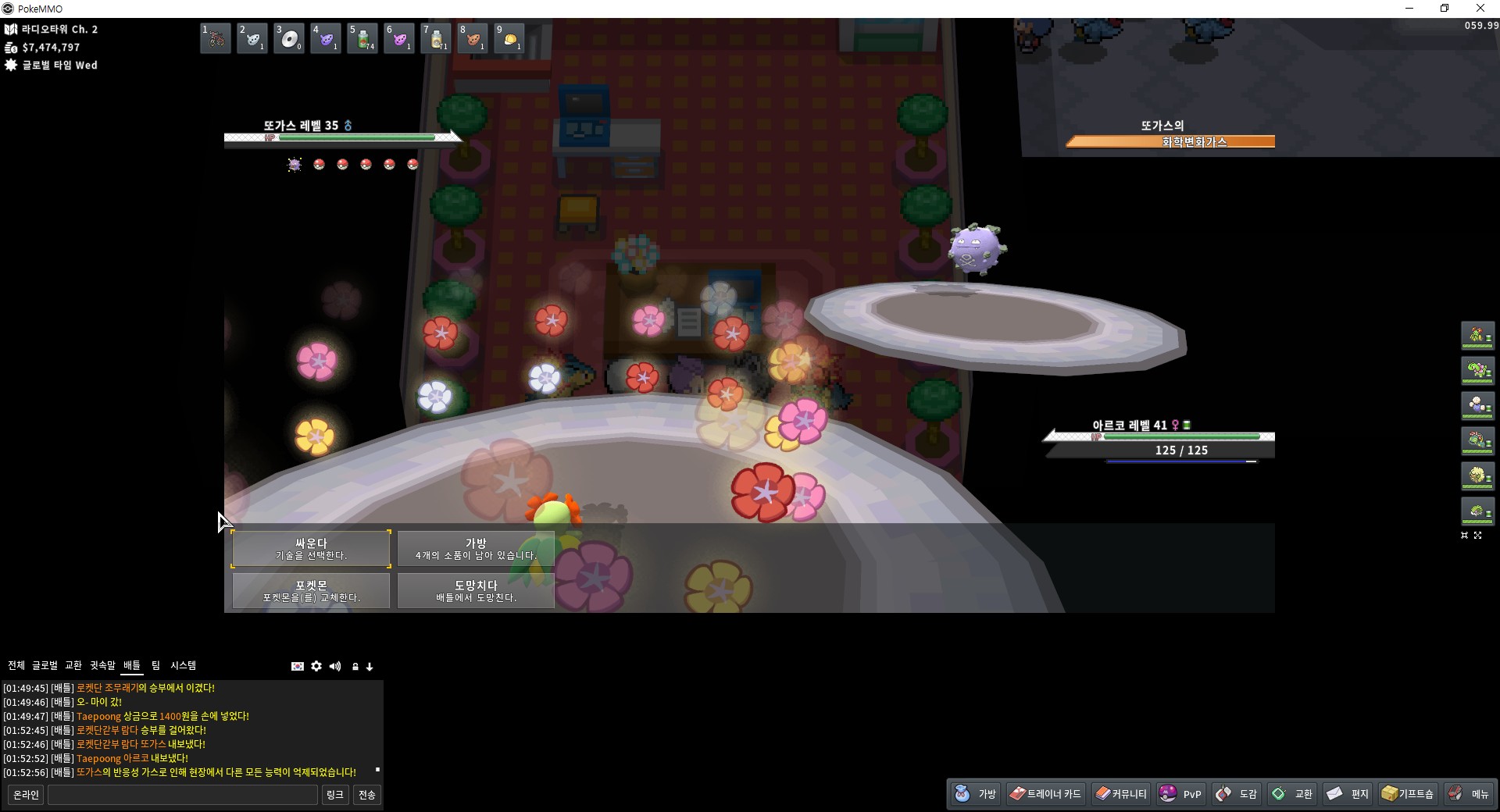Choose the 싸운다 fight option
This screenshot has height=812, width=1500.
coord(311,548)
